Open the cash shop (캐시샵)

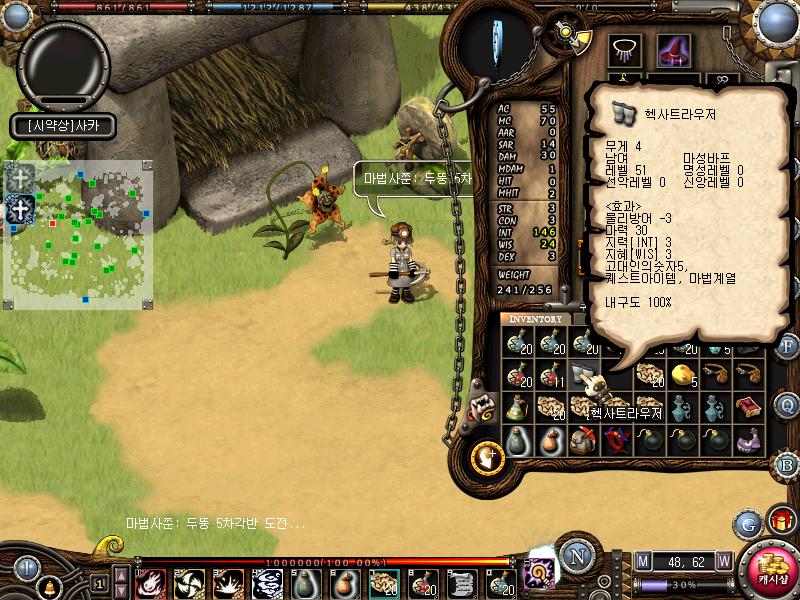[x=772, y=568]
